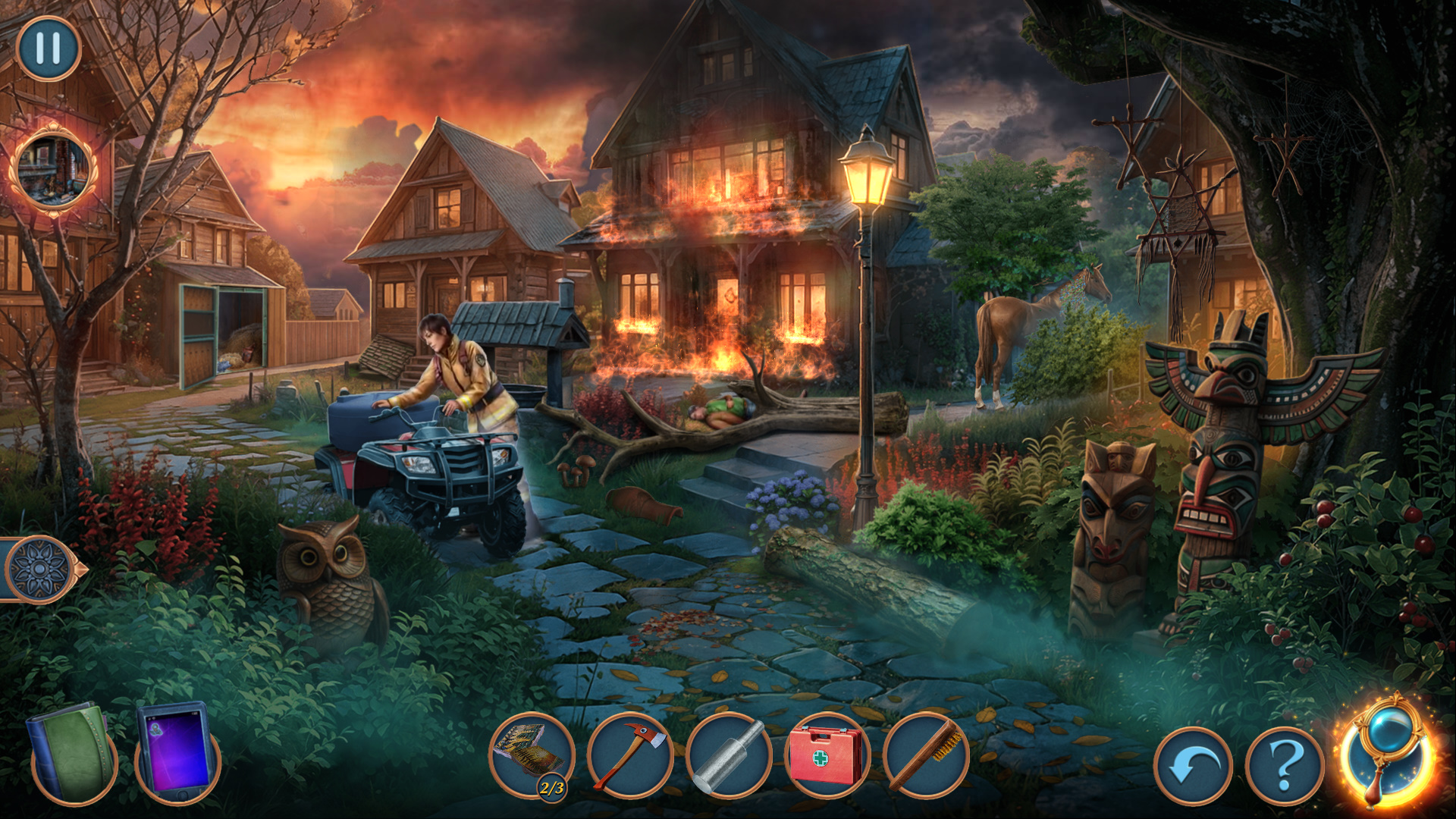Open the purple tablet device

[177, 752]
